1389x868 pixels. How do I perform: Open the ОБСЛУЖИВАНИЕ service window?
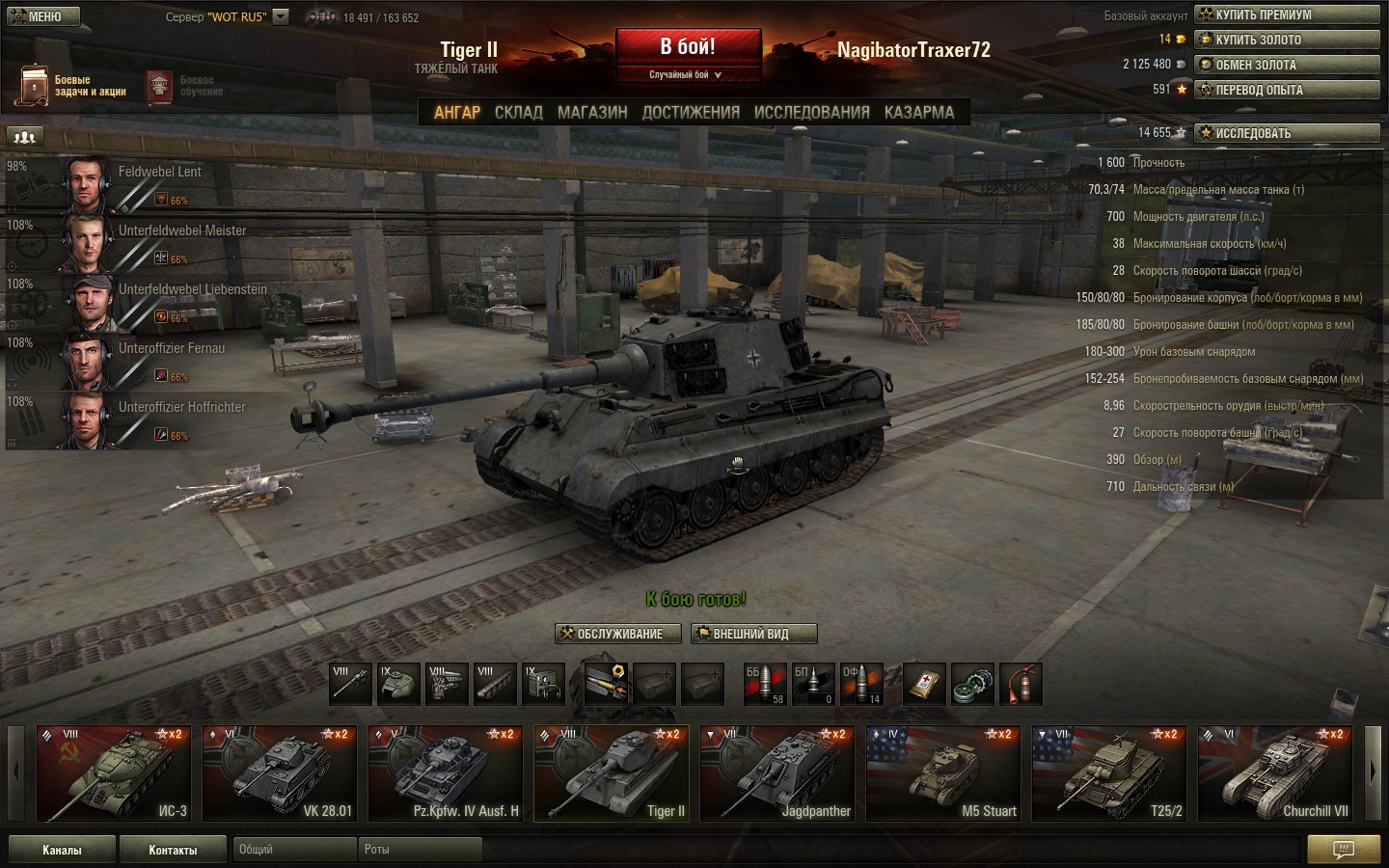[x=618, y=634]
